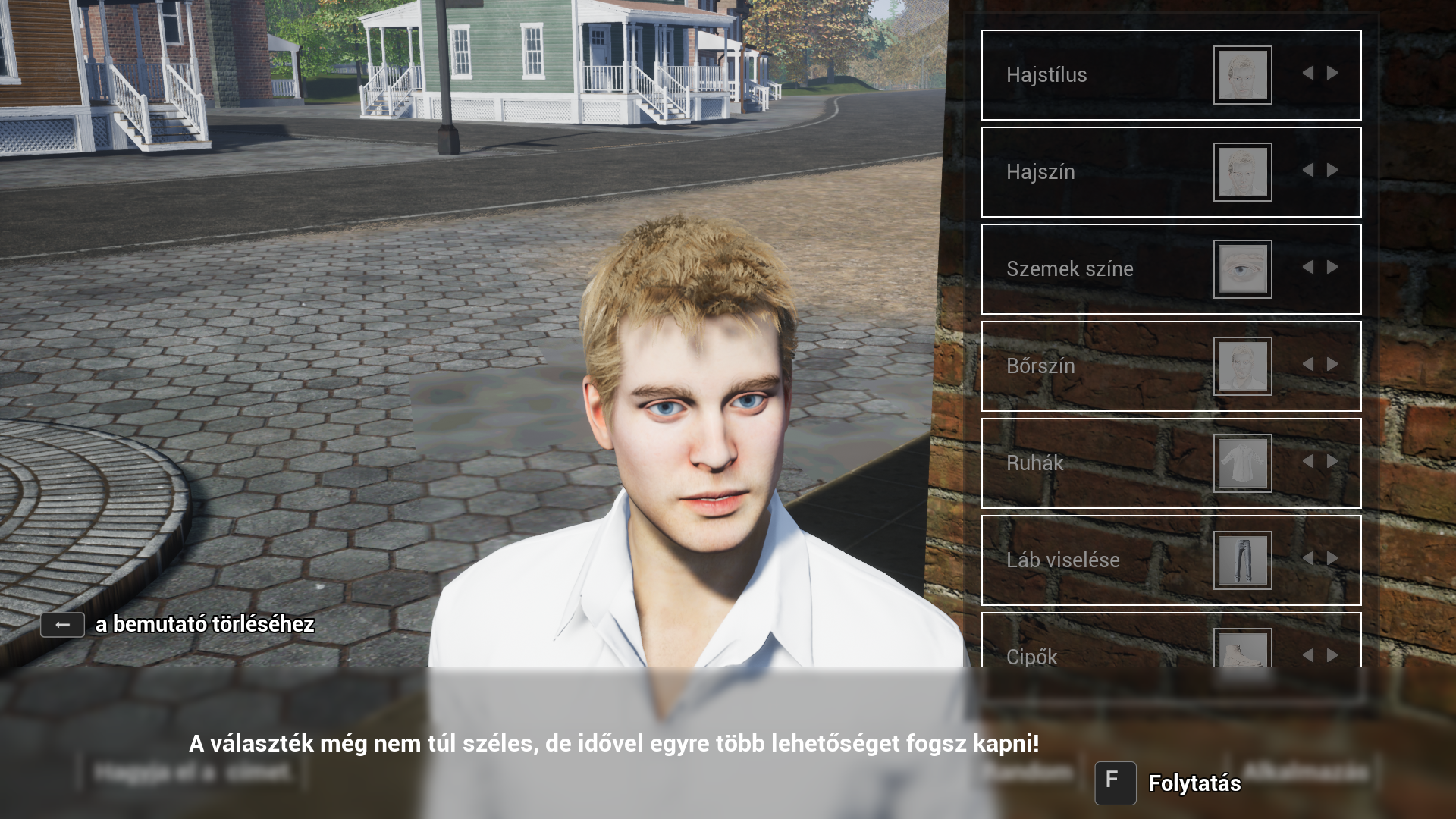1456x819 pixels.
Task: Click the jeans thumbnail in Láb viselése
Action: click(1242, 560)
